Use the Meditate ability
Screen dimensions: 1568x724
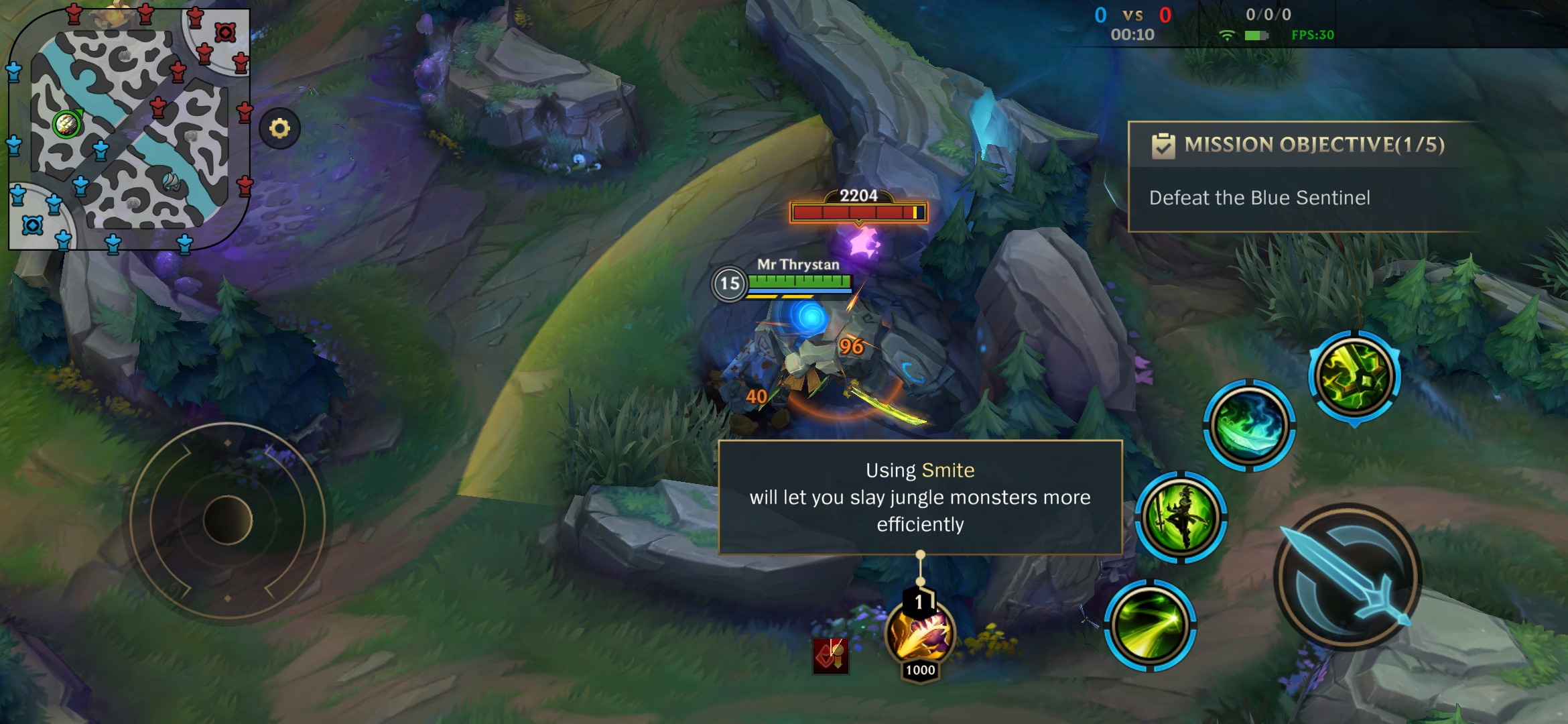1181,517
